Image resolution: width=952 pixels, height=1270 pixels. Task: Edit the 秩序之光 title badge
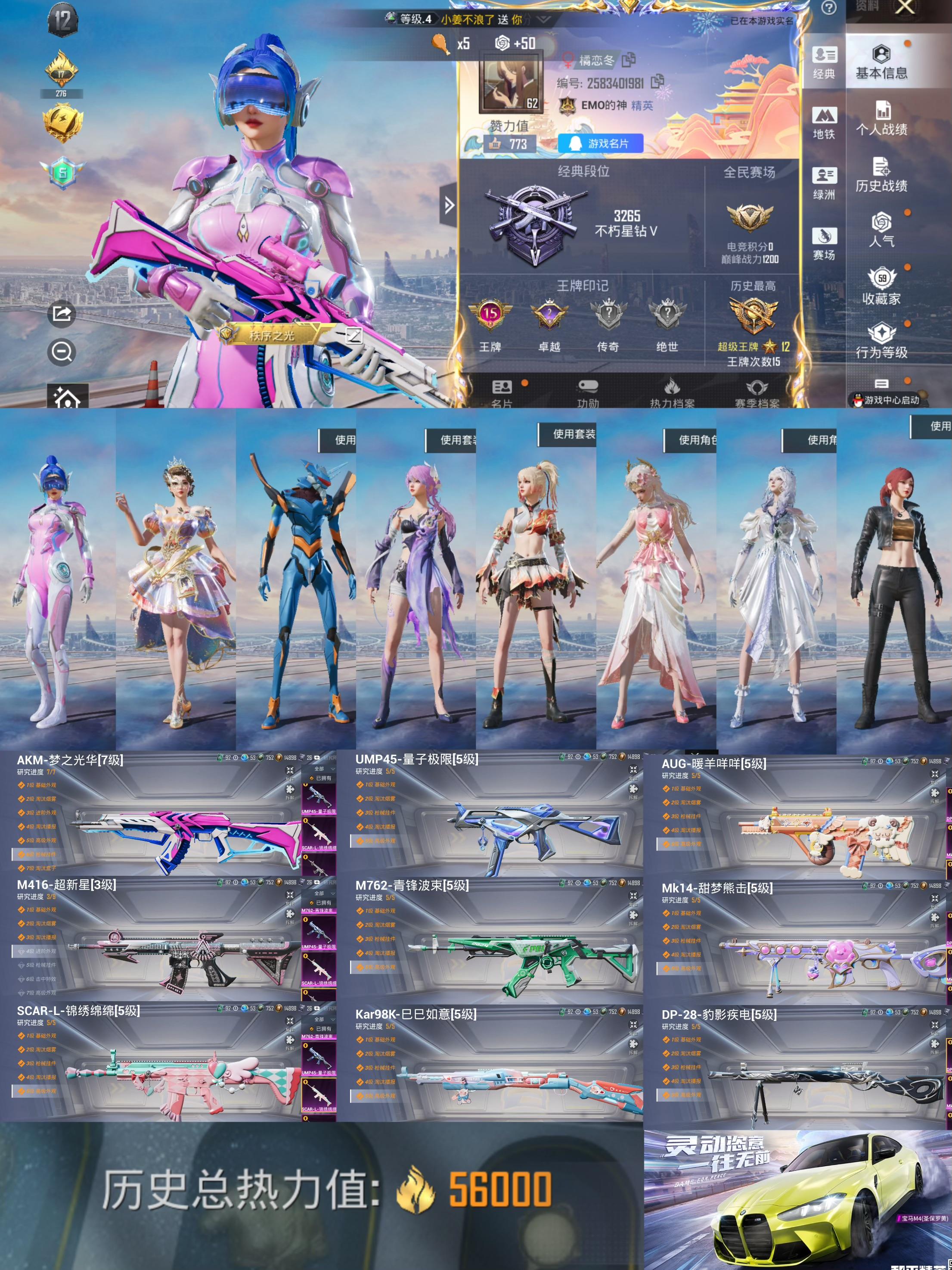point(354,335)
